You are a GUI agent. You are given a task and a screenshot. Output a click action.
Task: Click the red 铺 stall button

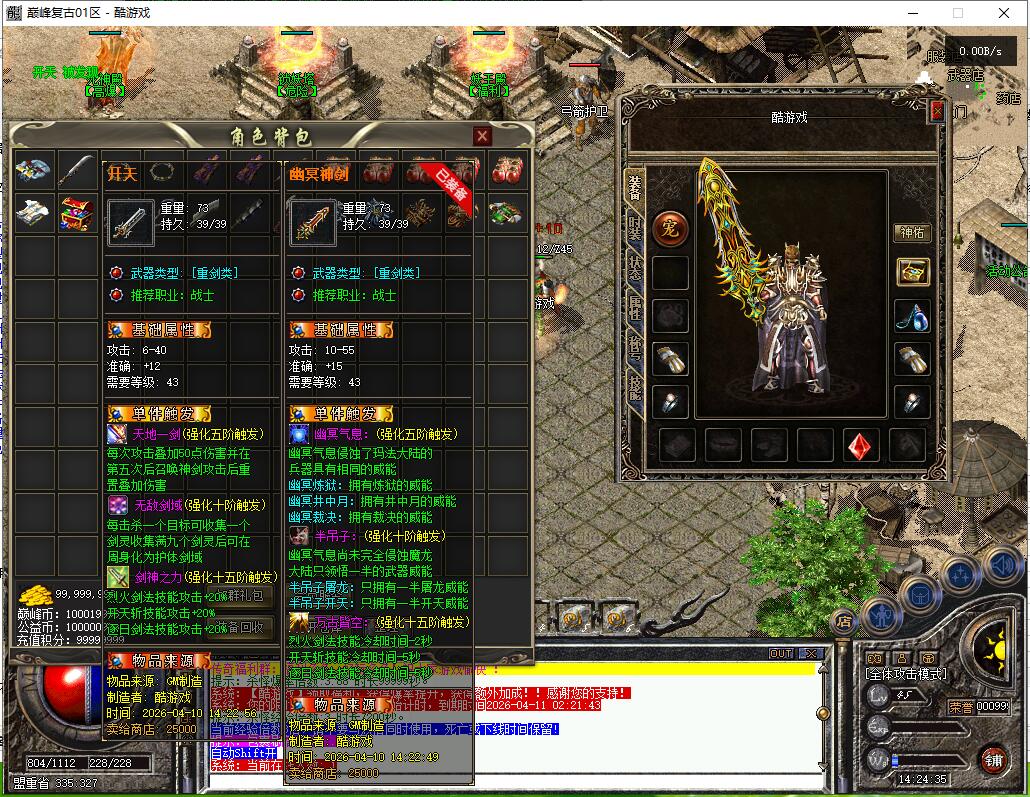(x=993, y=759)
